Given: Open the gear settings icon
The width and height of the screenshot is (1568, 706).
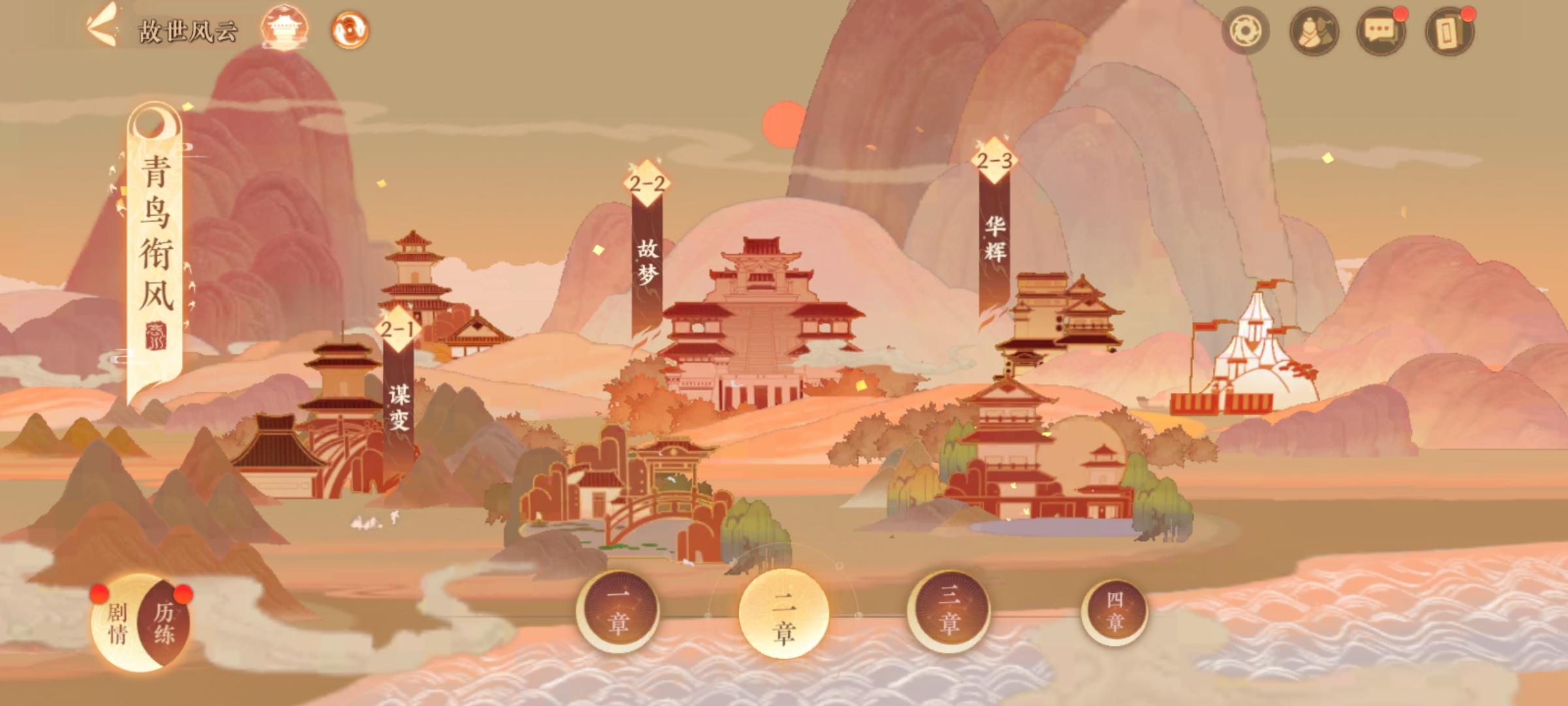Looking at the screenshot, I should point(1245,31).
